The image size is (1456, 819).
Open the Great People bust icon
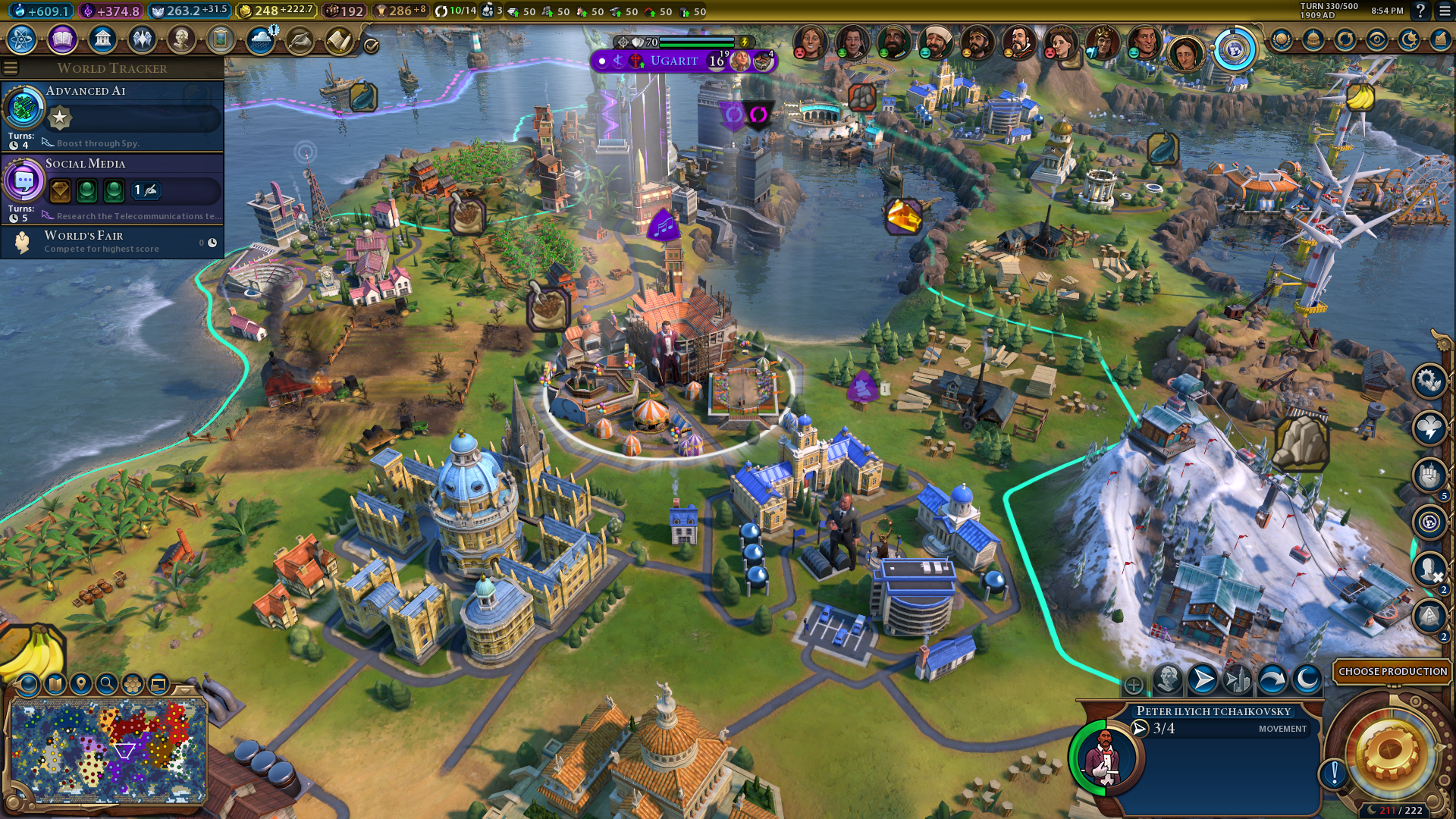[x=181, y=39]
